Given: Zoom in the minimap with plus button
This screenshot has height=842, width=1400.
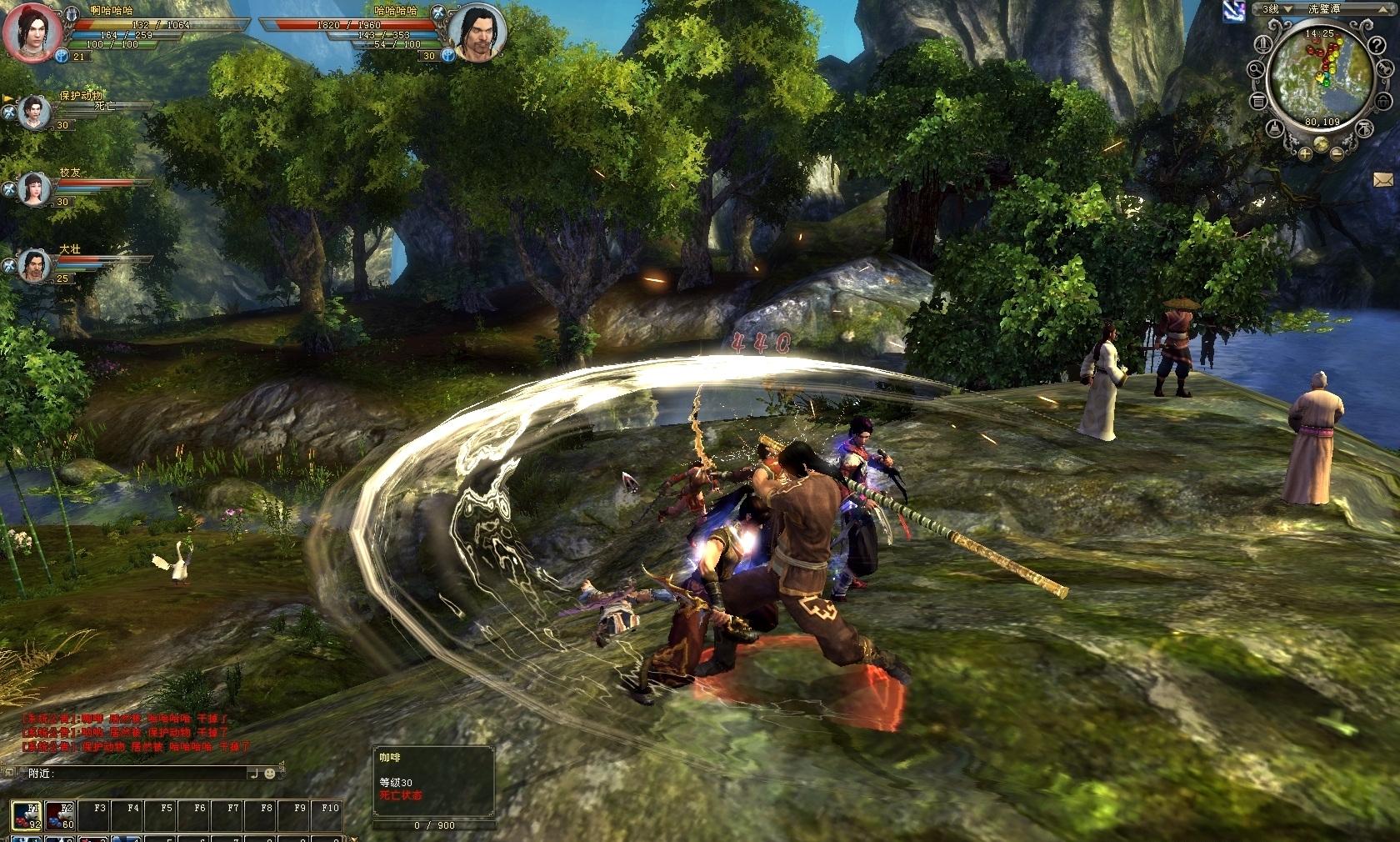Looking at the screenshot, I should tap(1304, 153).
